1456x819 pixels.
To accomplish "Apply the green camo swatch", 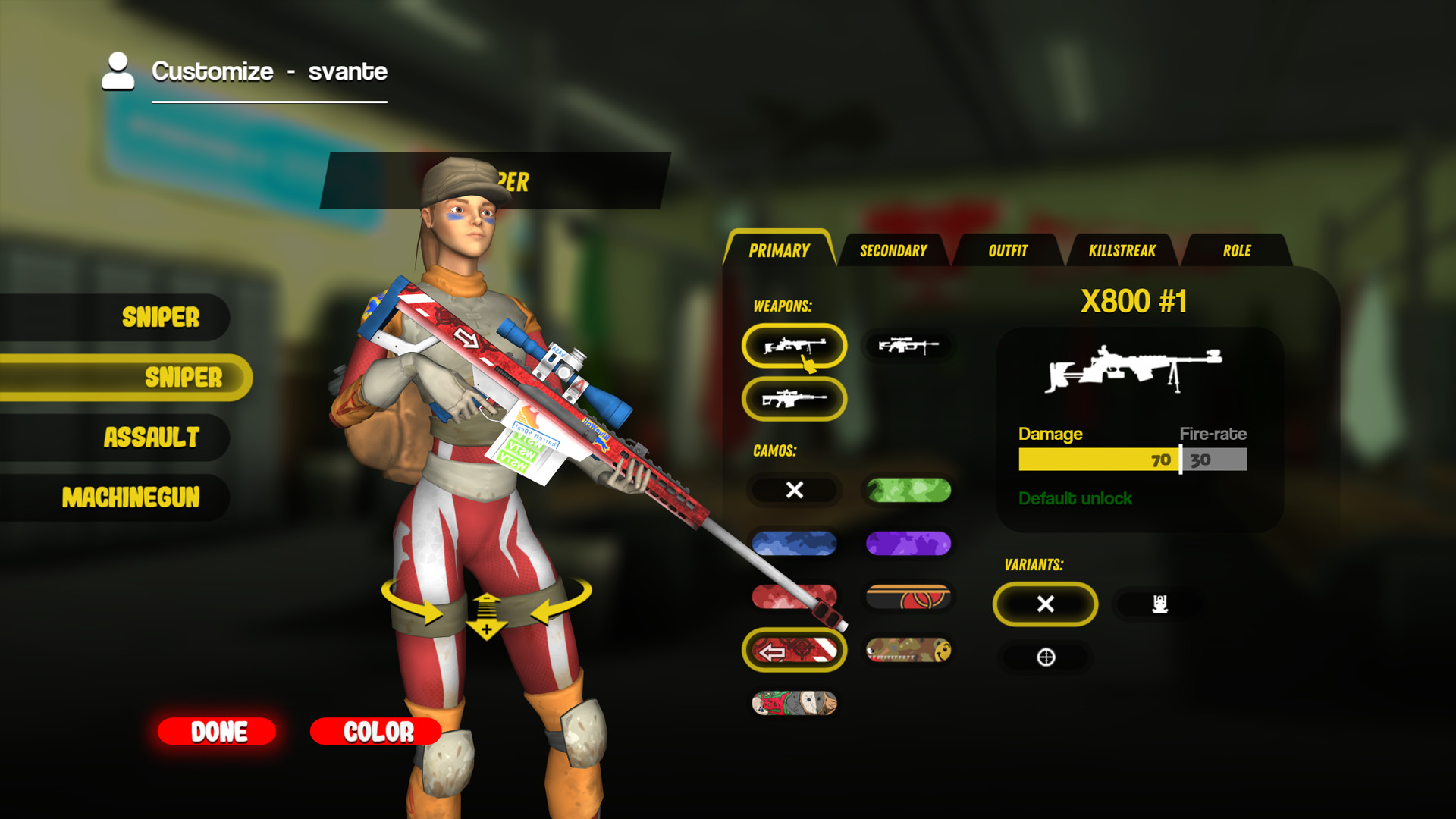I will coord(908,491).
